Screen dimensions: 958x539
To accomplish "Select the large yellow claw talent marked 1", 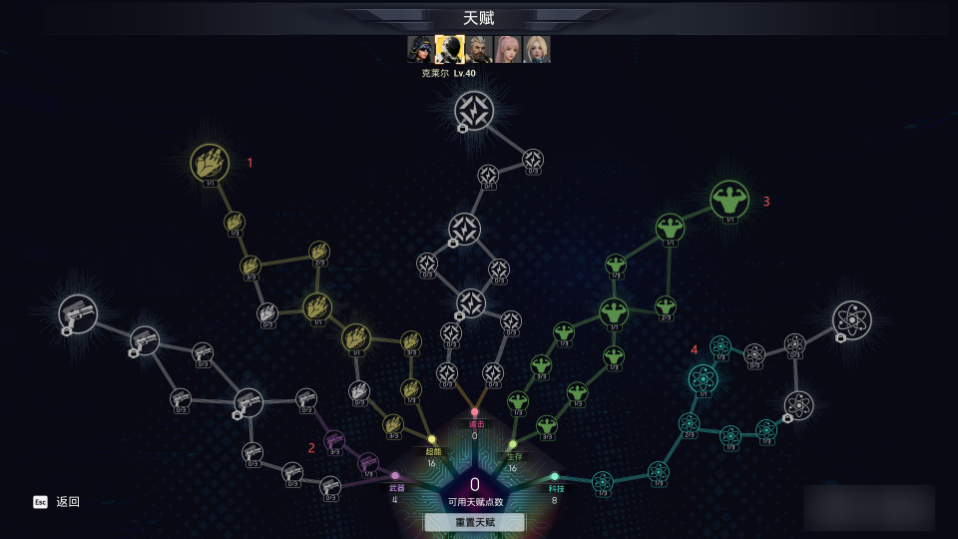I will click(210, 163).
